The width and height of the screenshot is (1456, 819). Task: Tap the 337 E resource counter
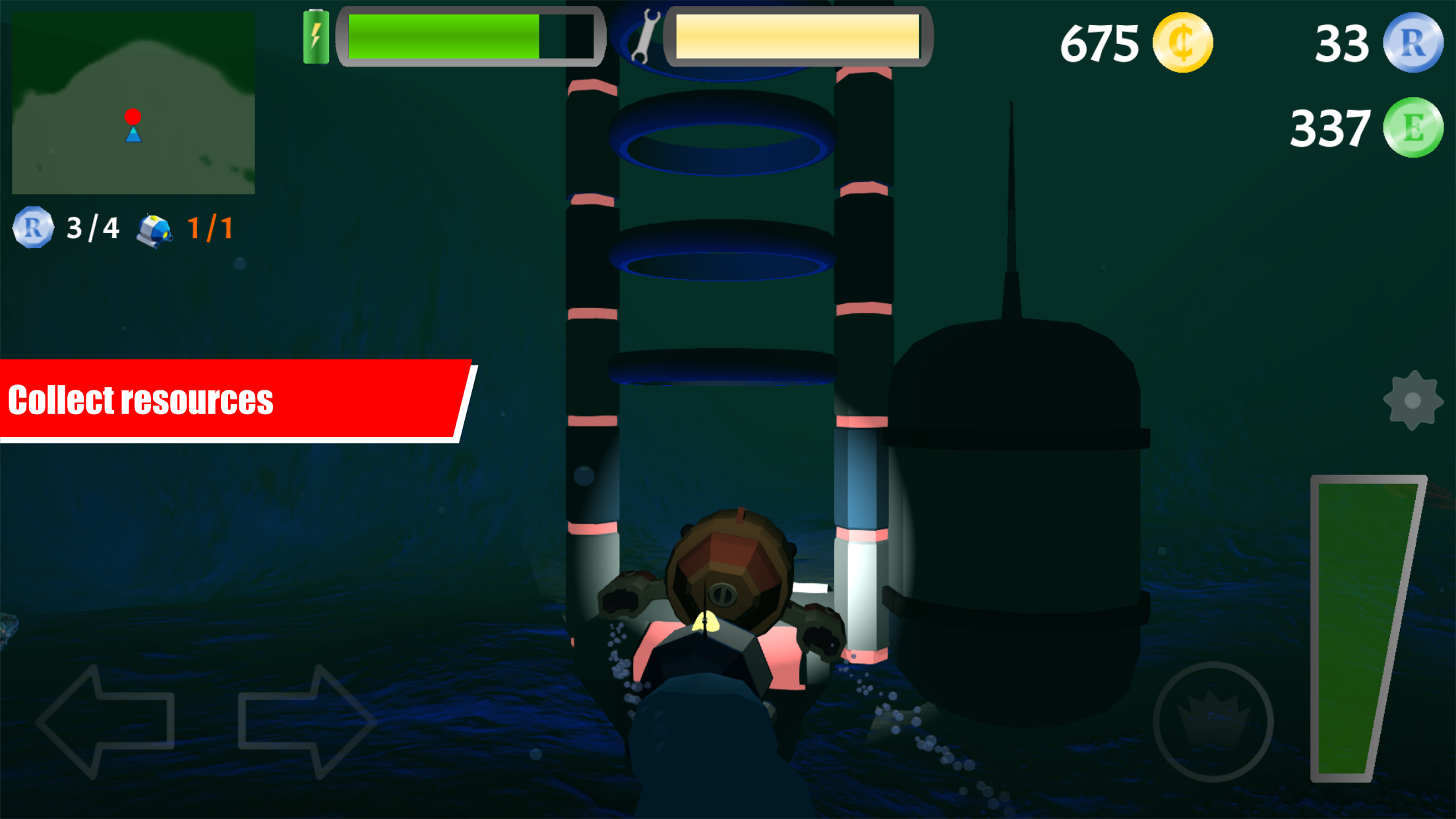coord(1329,127)
